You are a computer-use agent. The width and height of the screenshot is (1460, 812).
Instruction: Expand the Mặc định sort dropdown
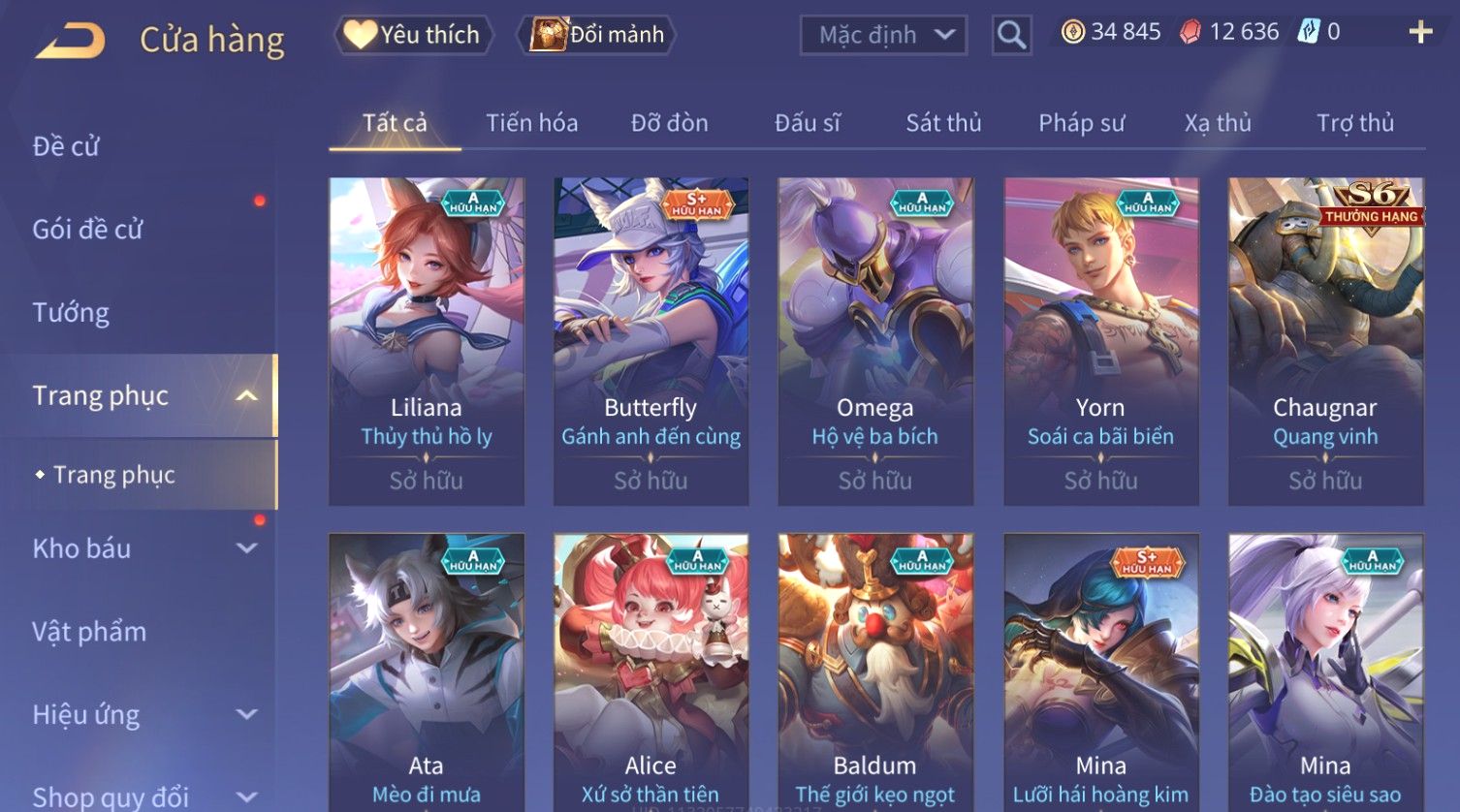pyautogui.click(x=883, y=35)
